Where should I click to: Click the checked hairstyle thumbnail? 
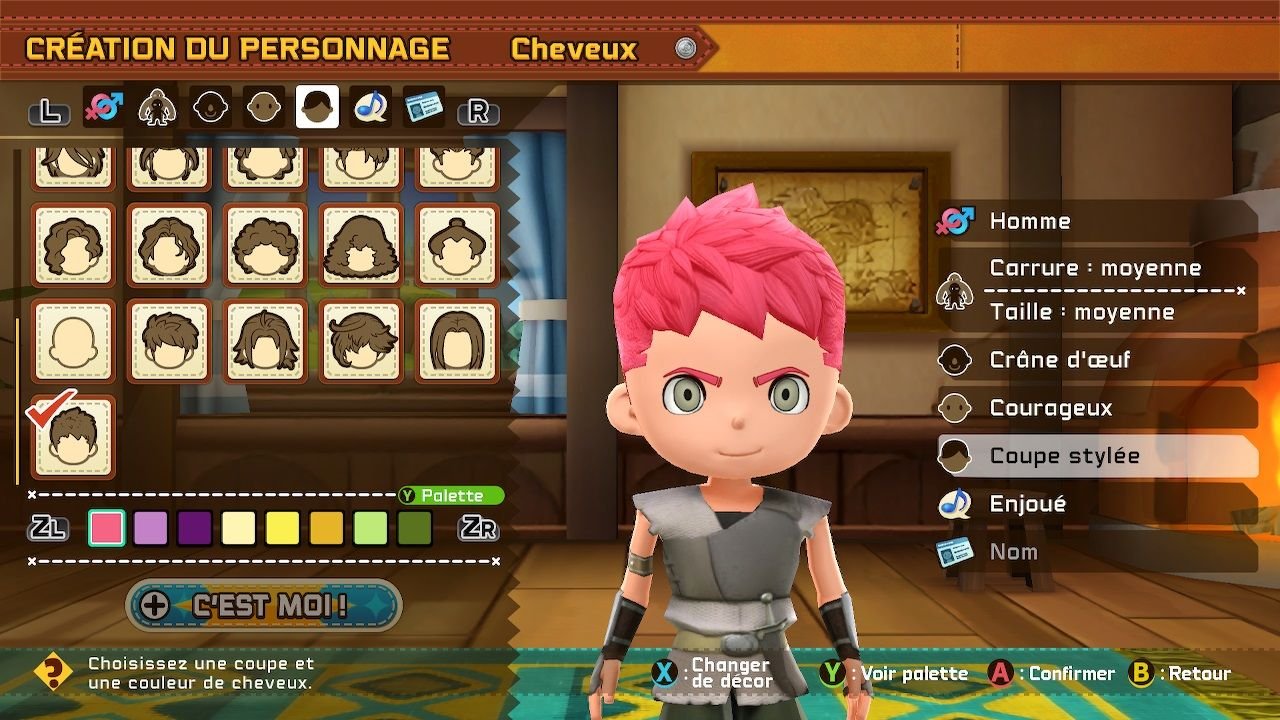click(x=72, y=438)
